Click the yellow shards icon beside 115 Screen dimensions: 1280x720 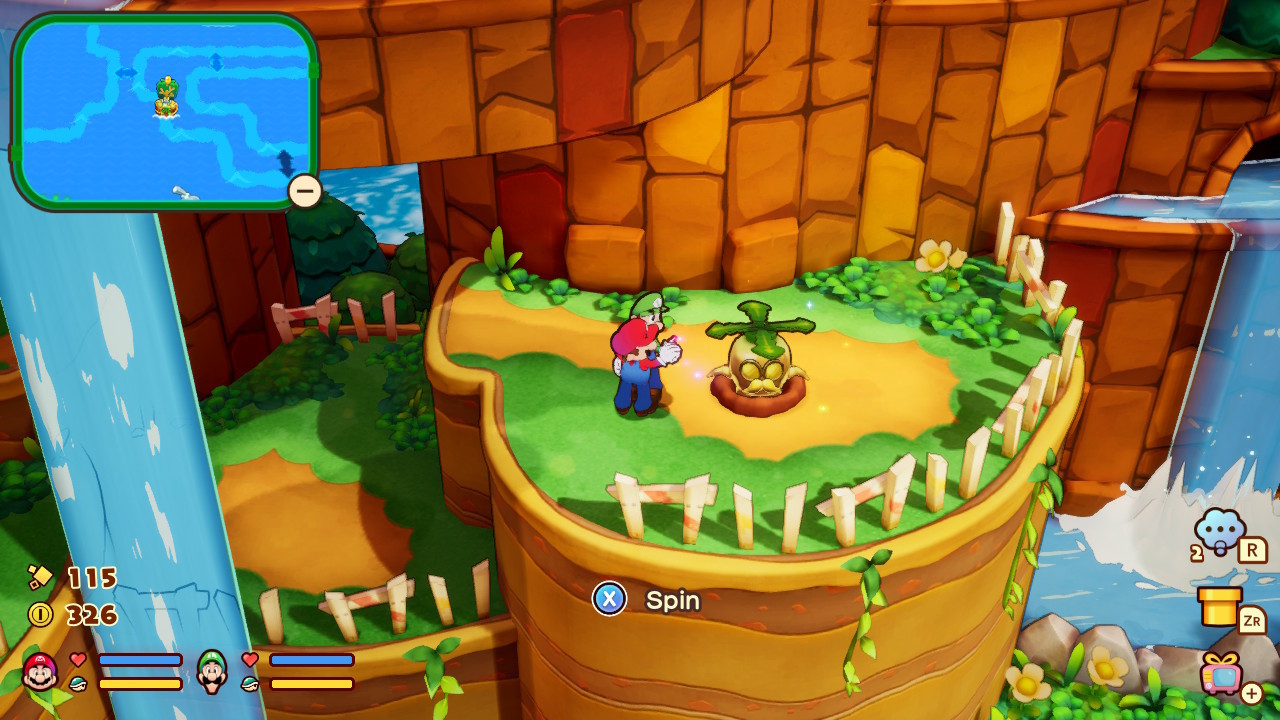[x=39, y=575]
